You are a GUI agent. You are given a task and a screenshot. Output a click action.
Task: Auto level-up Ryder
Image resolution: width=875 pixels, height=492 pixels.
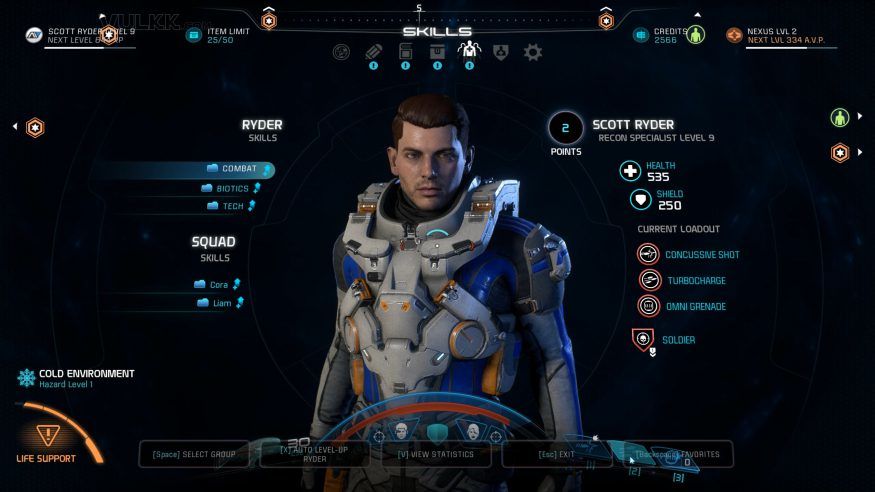click(x=315, y=454)
